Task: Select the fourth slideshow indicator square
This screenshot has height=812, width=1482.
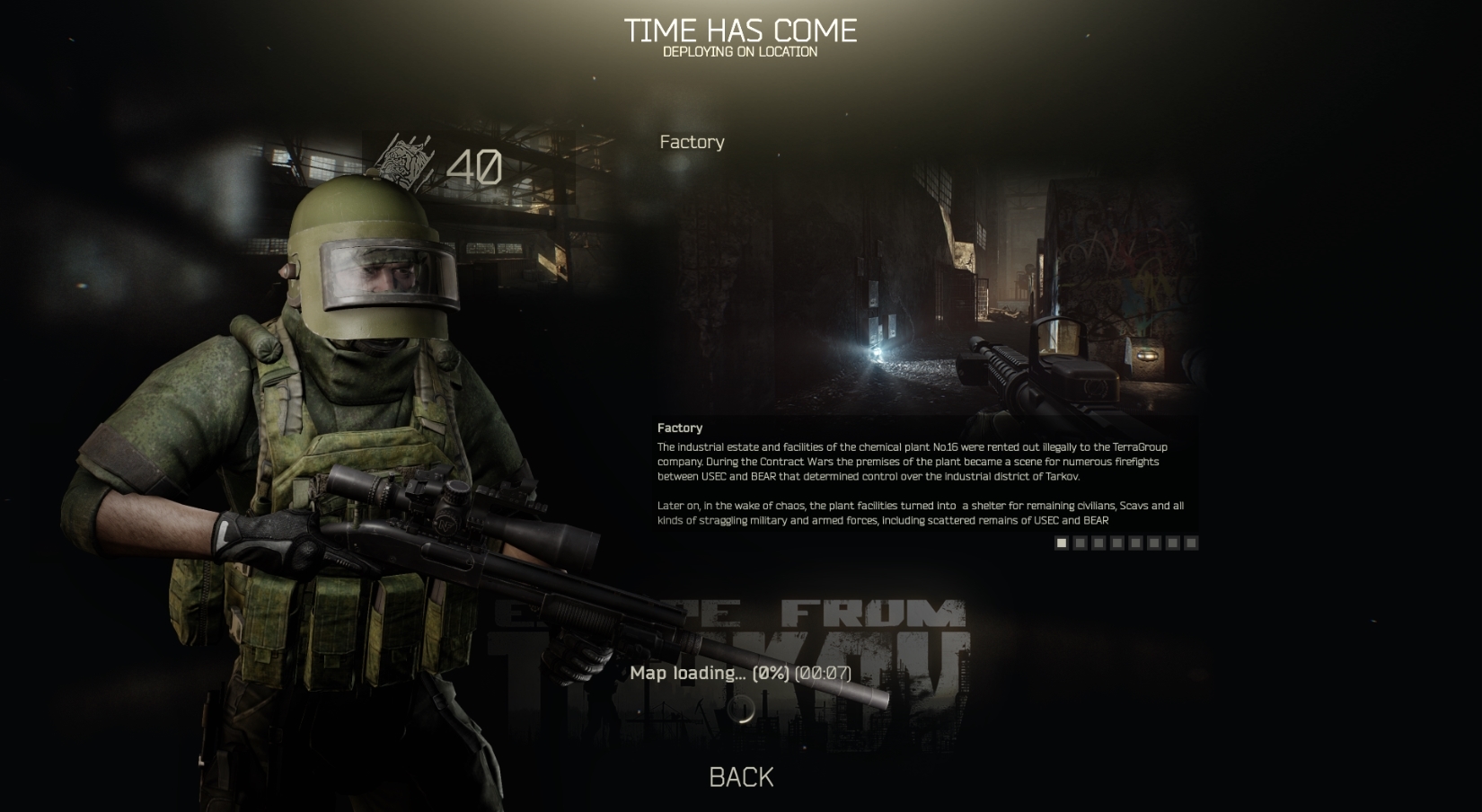Action: click(x=1116, y=543)
